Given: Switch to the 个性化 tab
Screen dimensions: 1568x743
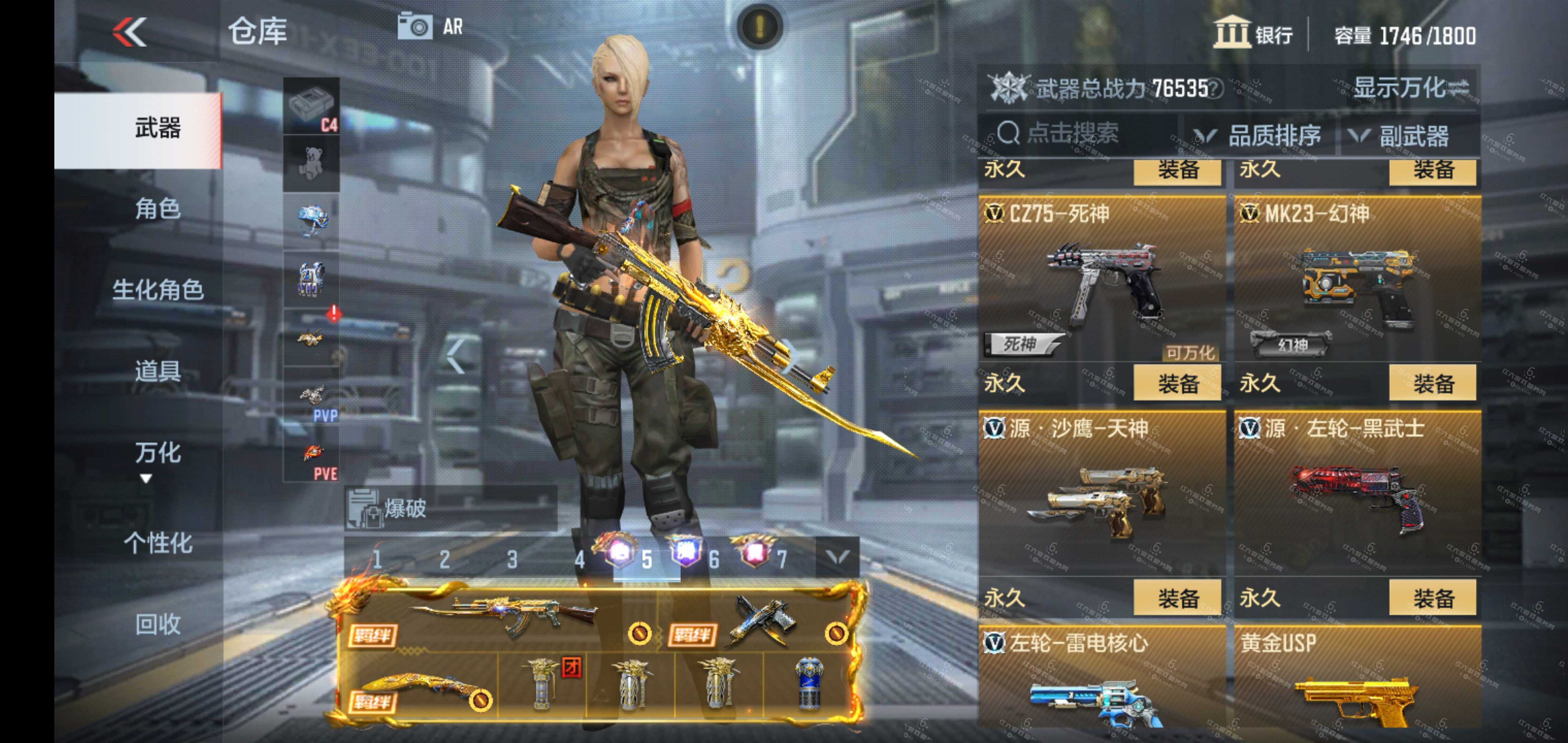Looking at the screenshot, I should click(x=157, y=542).
